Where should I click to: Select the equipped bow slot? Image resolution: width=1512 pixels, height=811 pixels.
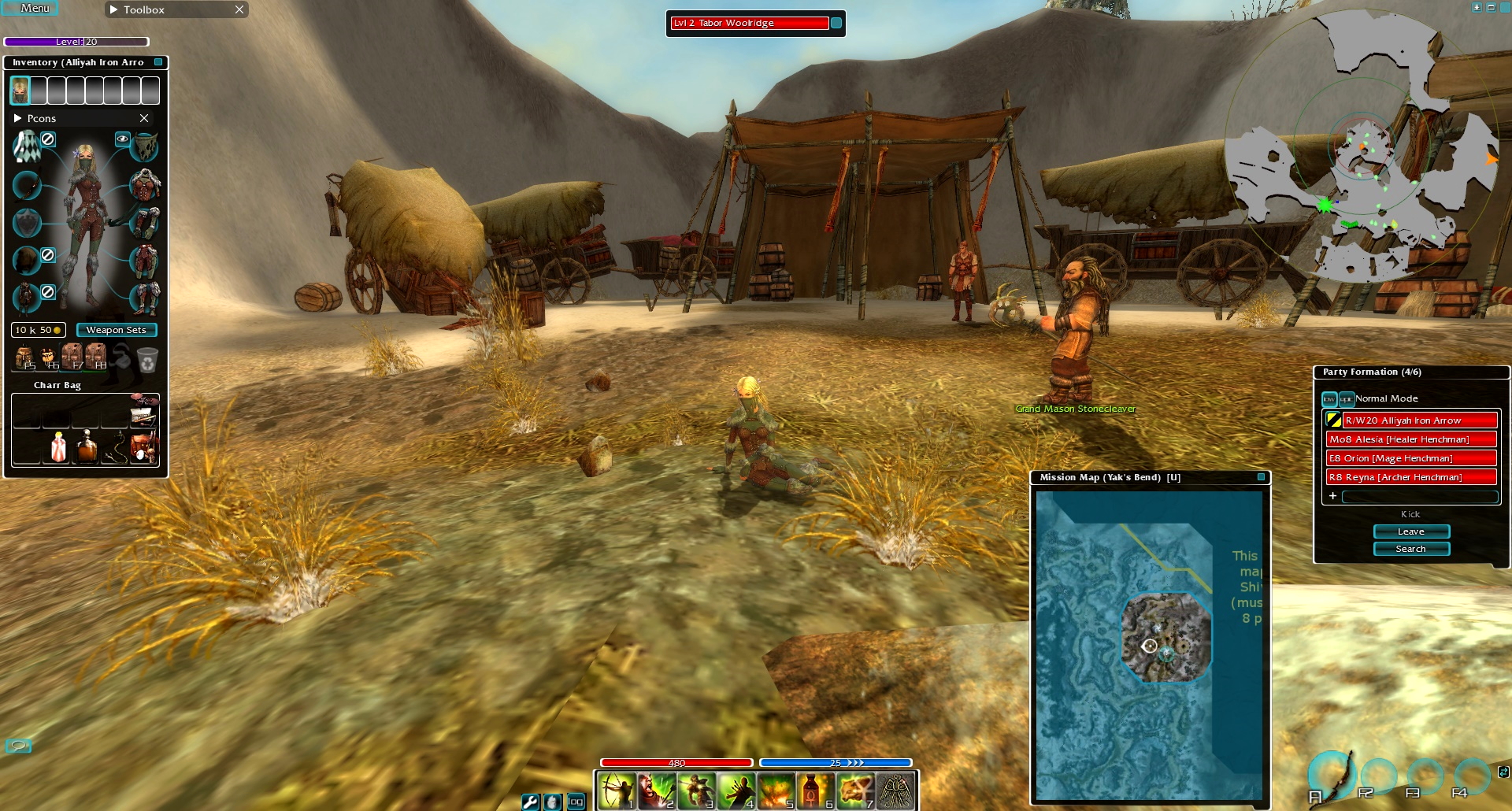point(28,186)
